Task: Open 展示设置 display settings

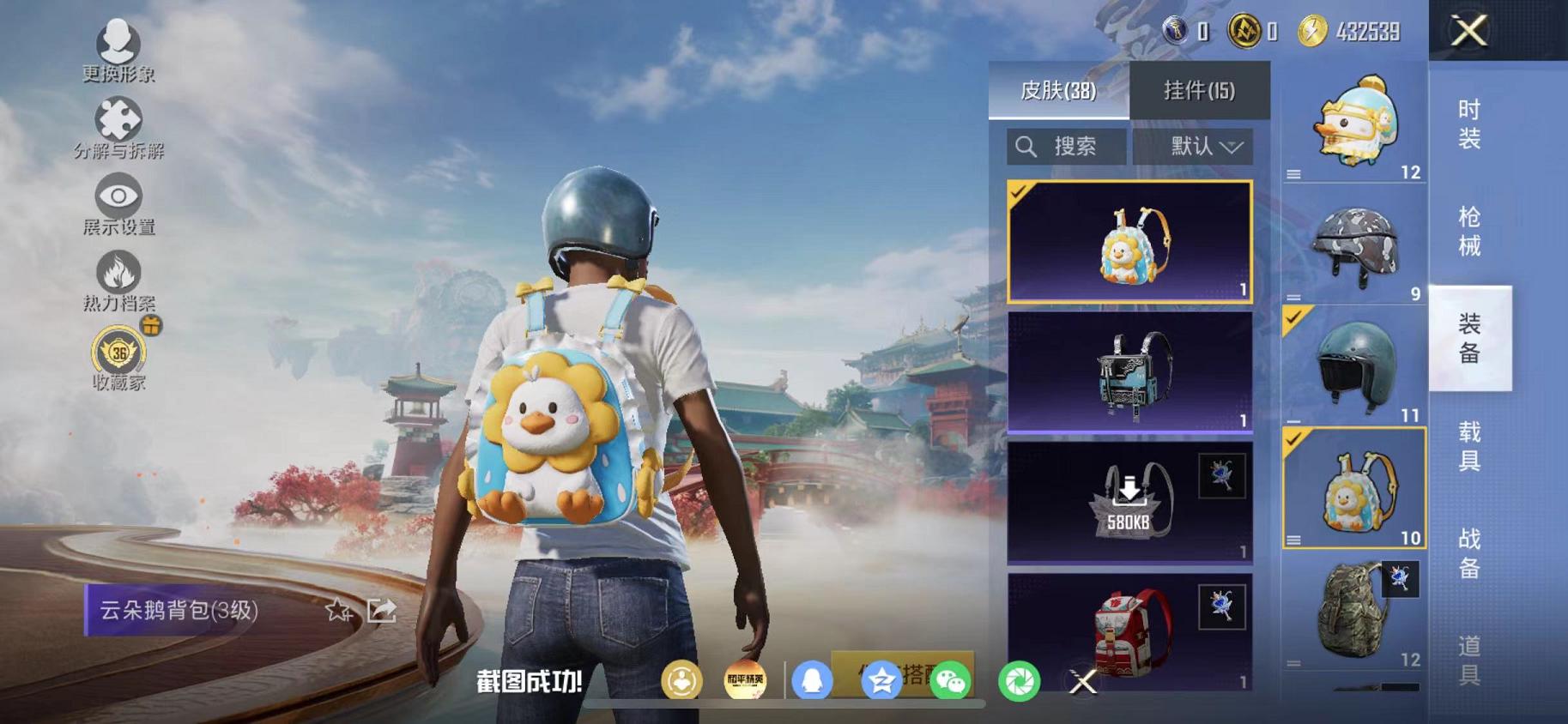Action: pos(118,197)
